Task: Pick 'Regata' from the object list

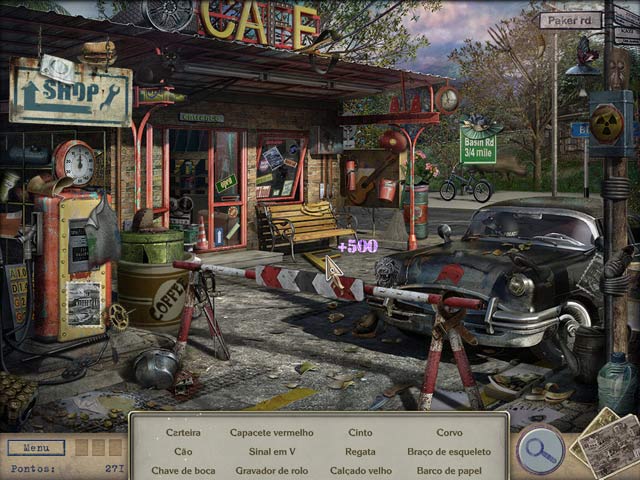Action: (360, 452)
